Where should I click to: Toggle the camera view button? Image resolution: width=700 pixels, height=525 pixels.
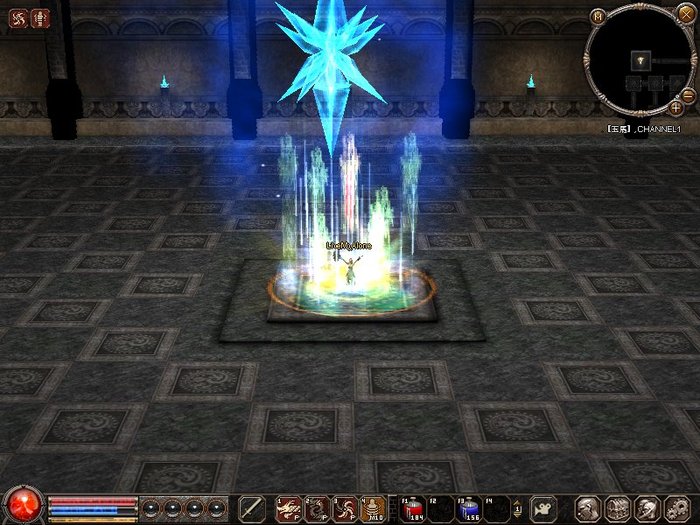point(543,508)
